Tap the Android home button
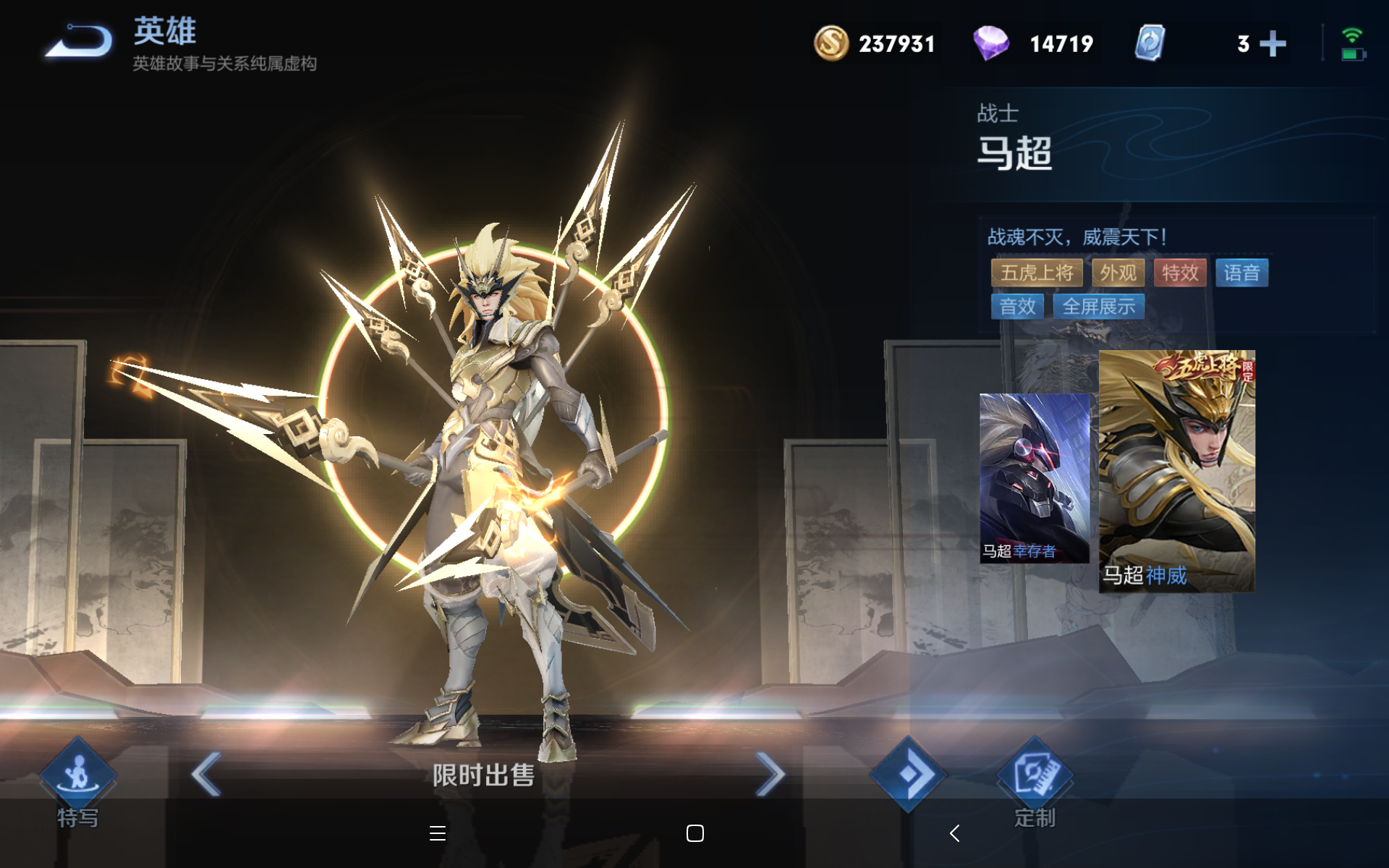The image size is (1389, 868). (694, 833)
